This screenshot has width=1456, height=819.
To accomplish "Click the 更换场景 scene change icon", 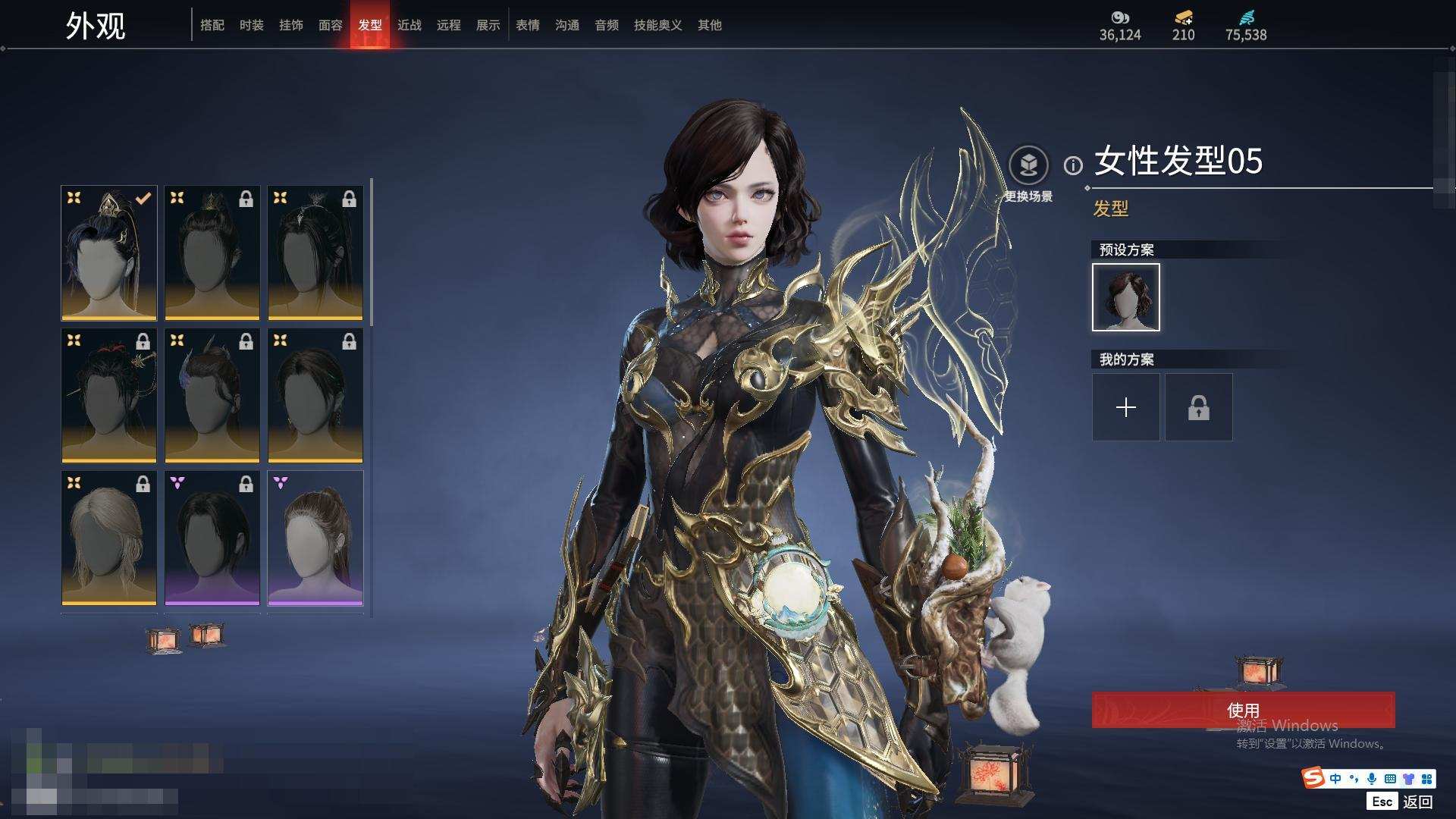I will [x=1029, y=165].
